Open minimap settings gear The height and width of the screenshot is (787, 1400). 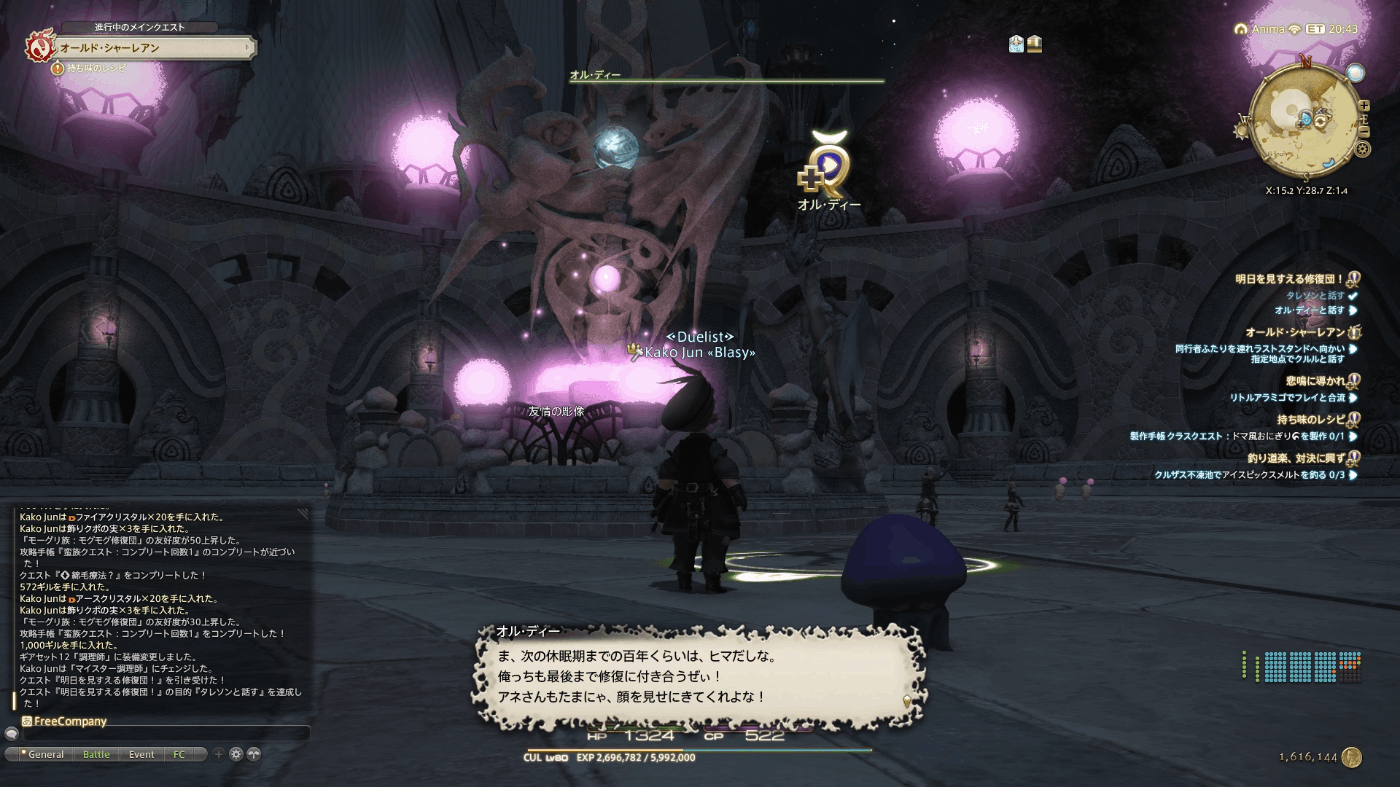click(1362, 149)
